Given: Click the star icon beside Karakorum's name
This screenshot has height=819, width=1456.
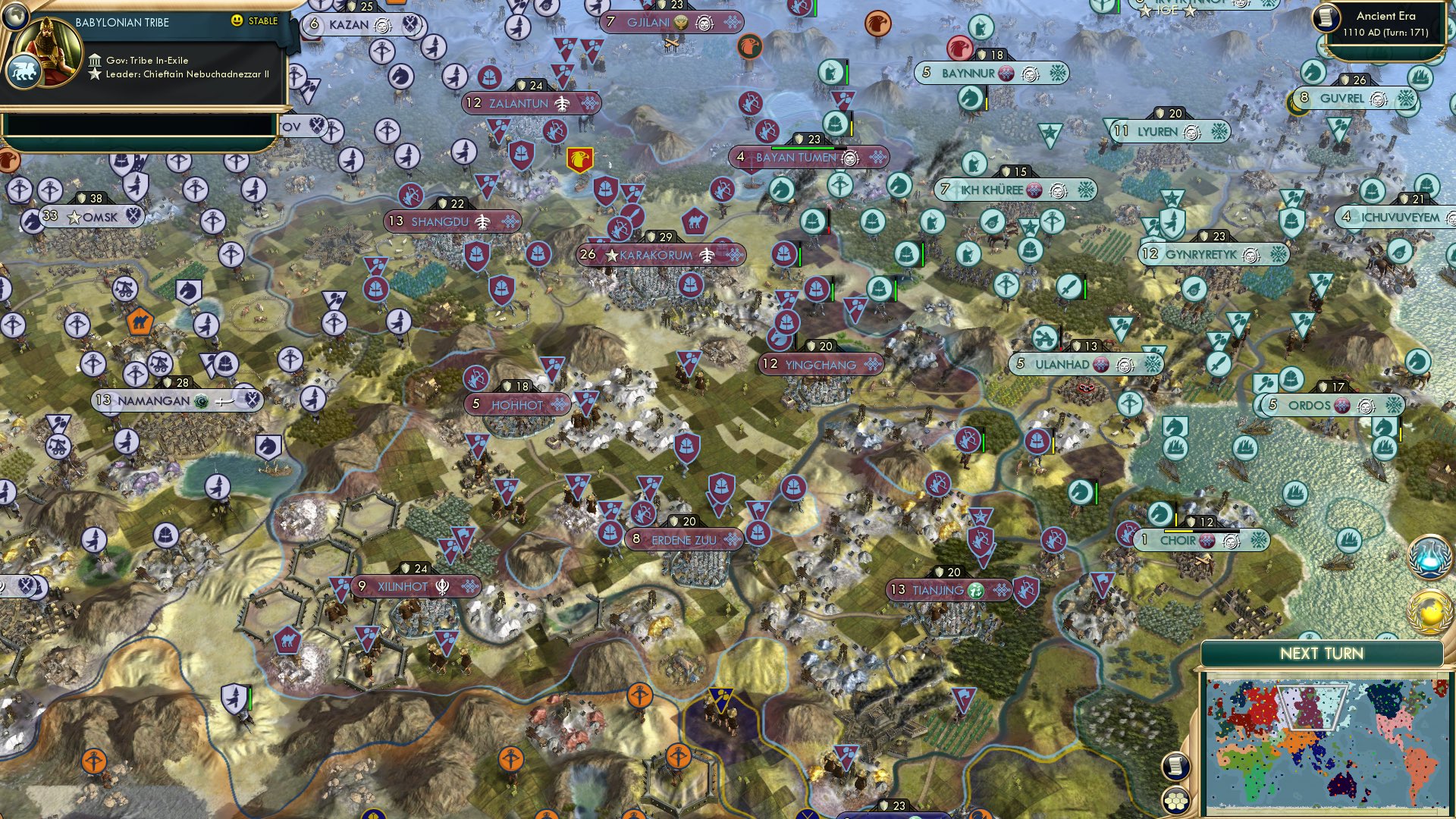Looking at the screenshot, I should point(611,256).
